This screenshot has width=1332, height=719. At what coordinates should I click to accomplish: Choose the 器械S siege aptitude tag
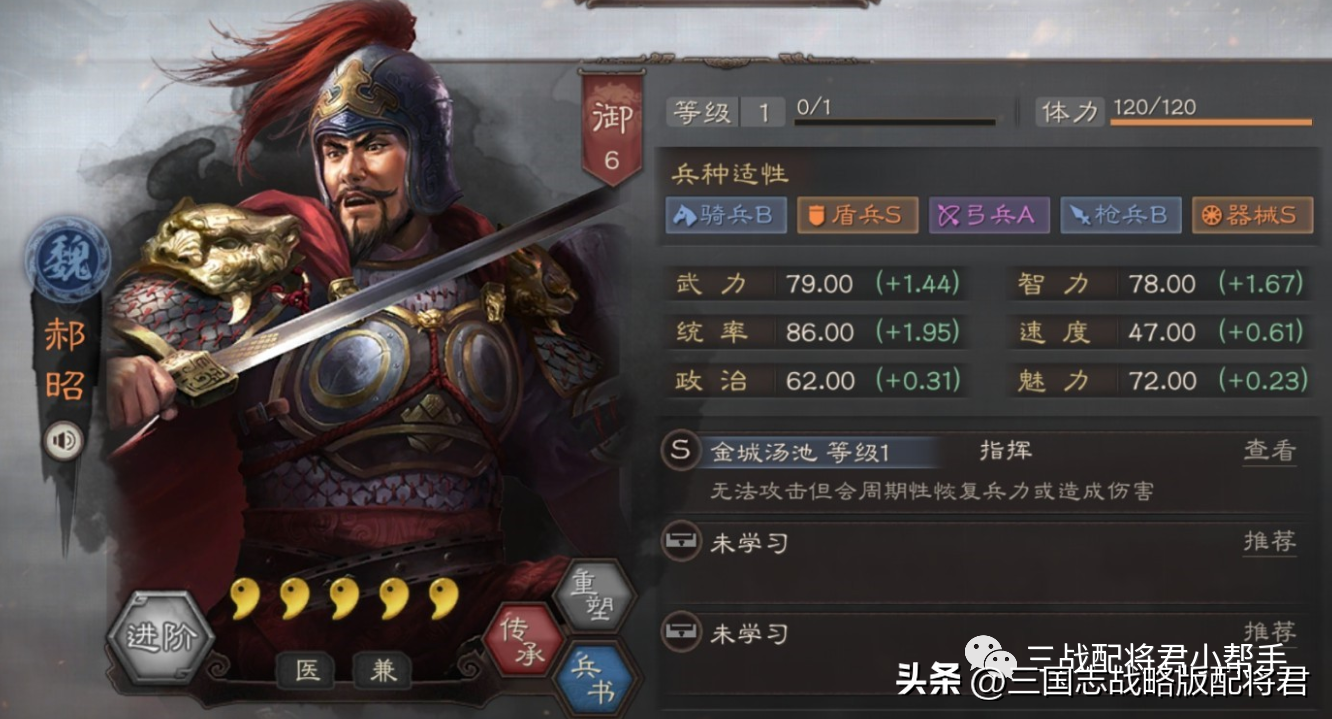[x=1251, y=215]
